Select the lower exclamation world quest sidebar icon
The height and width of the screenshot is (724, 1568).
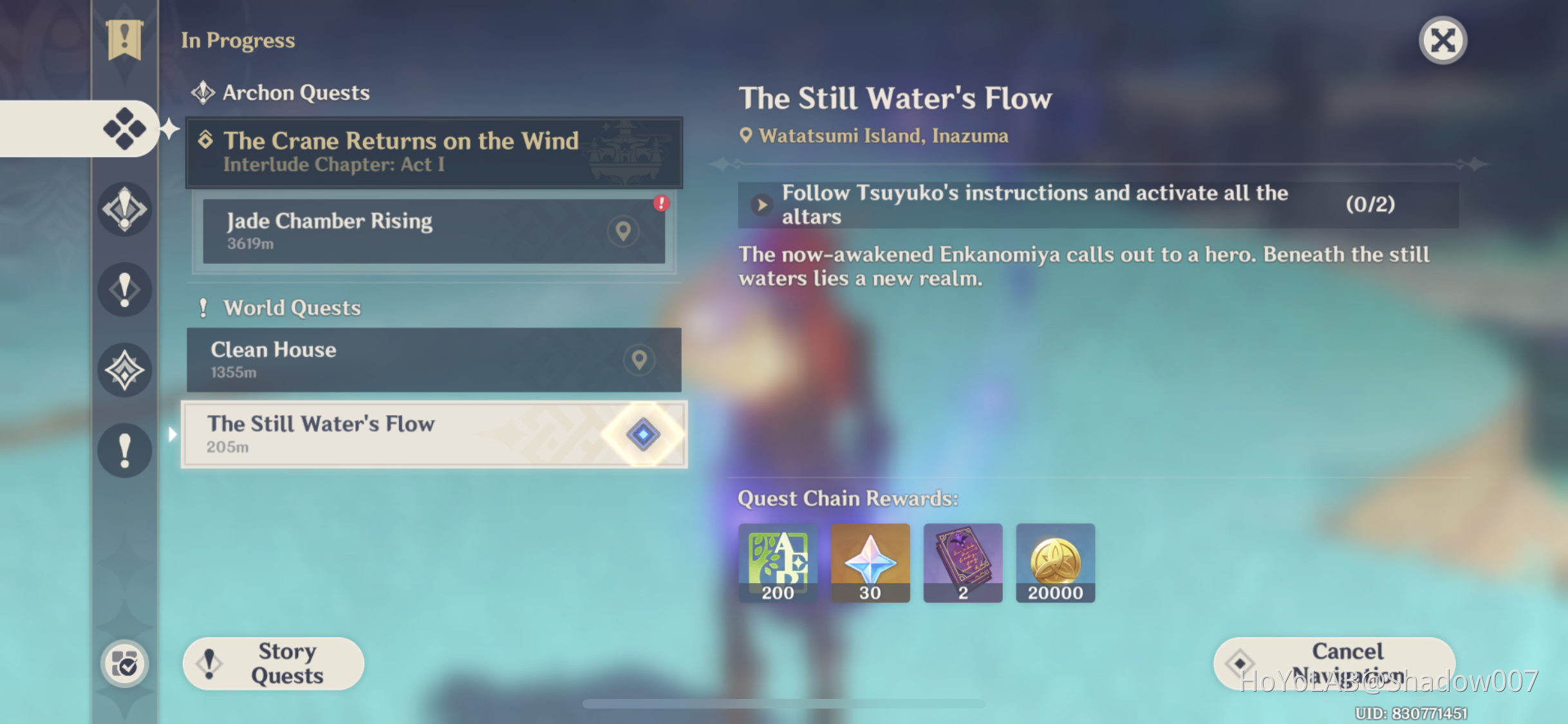pyautogui.click(x=124, y=450)
